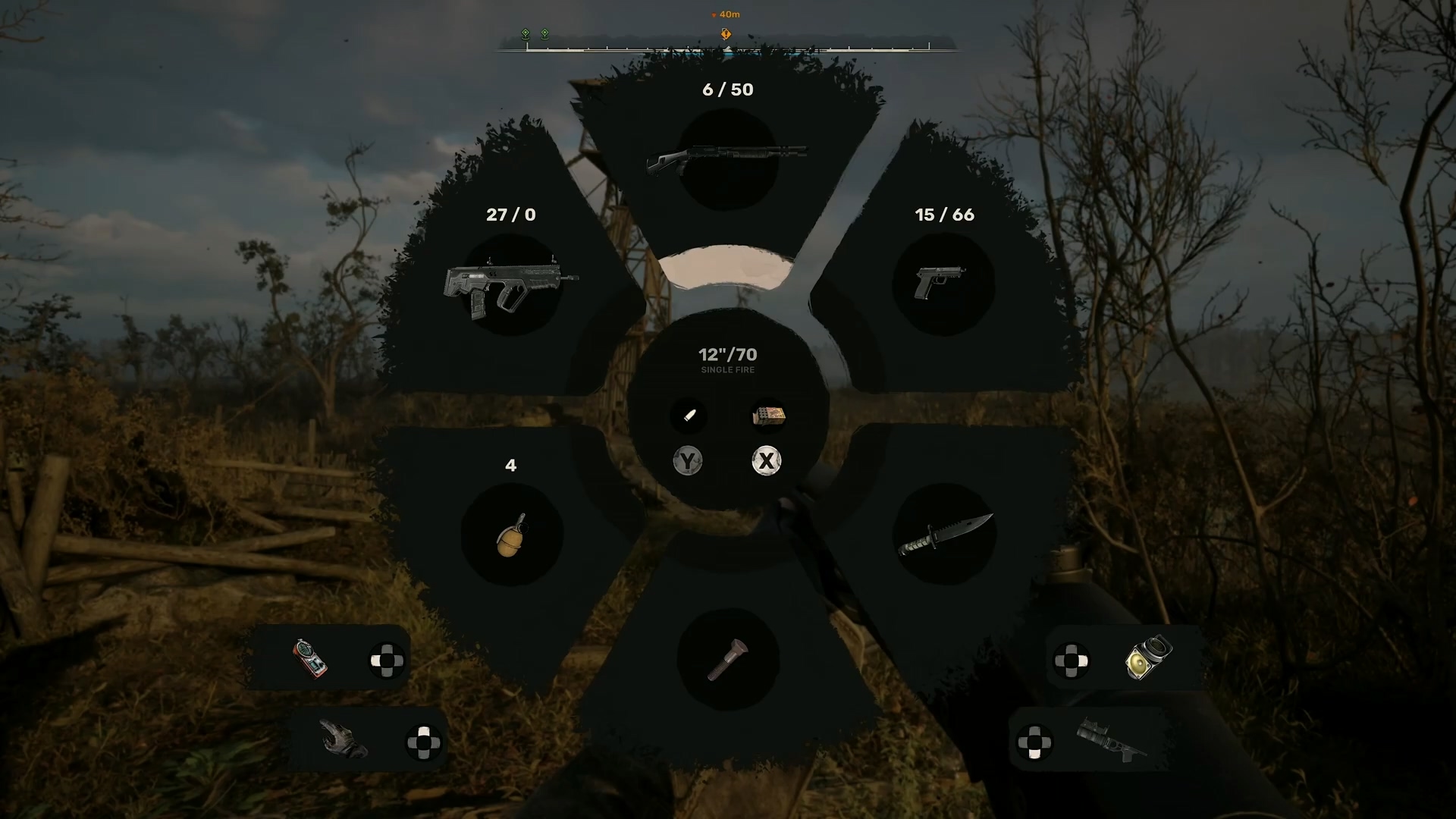Equip the bullpup assault rifle

511,285
